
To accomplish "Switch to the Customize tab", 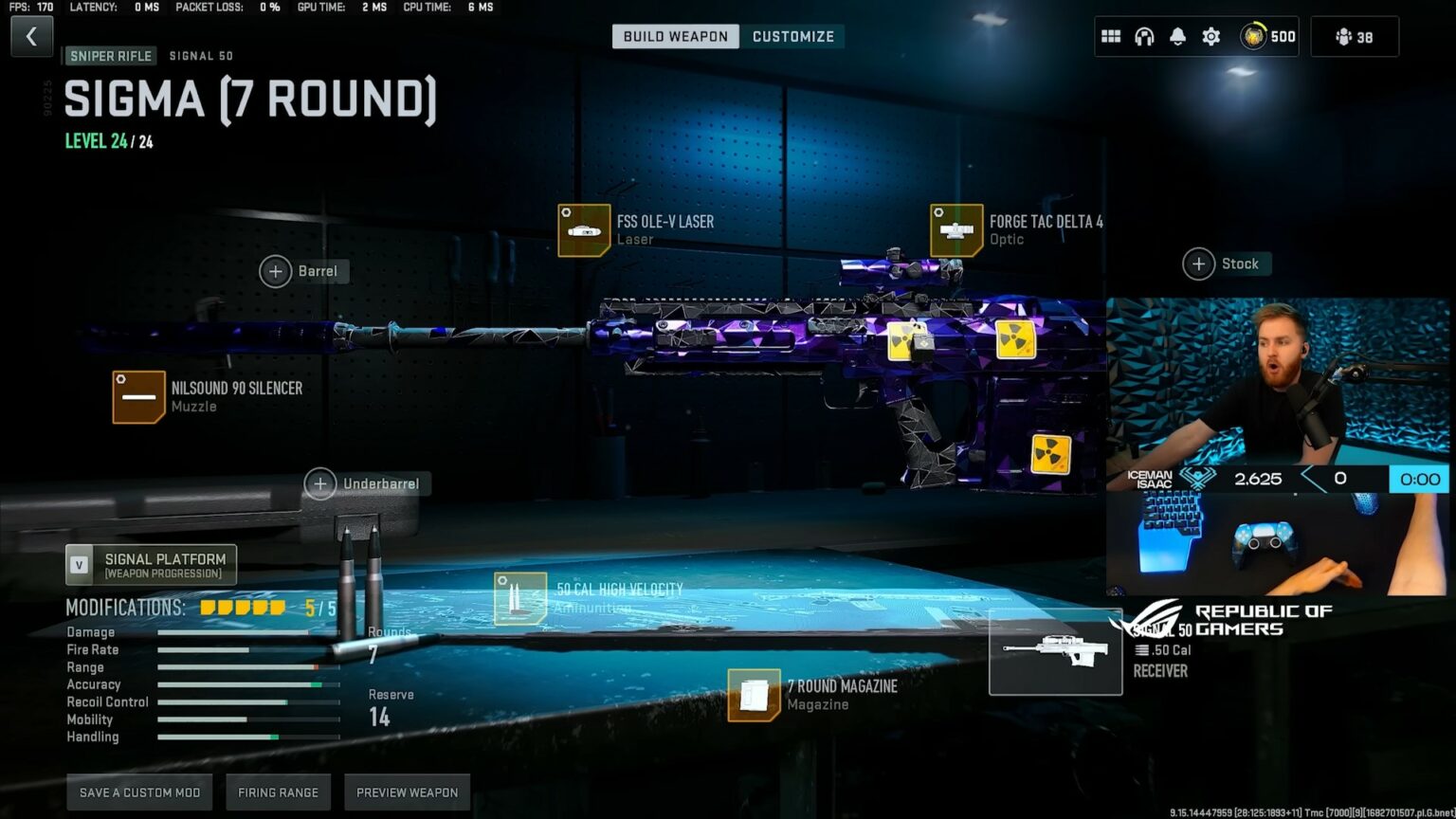I will coord(792,36).
